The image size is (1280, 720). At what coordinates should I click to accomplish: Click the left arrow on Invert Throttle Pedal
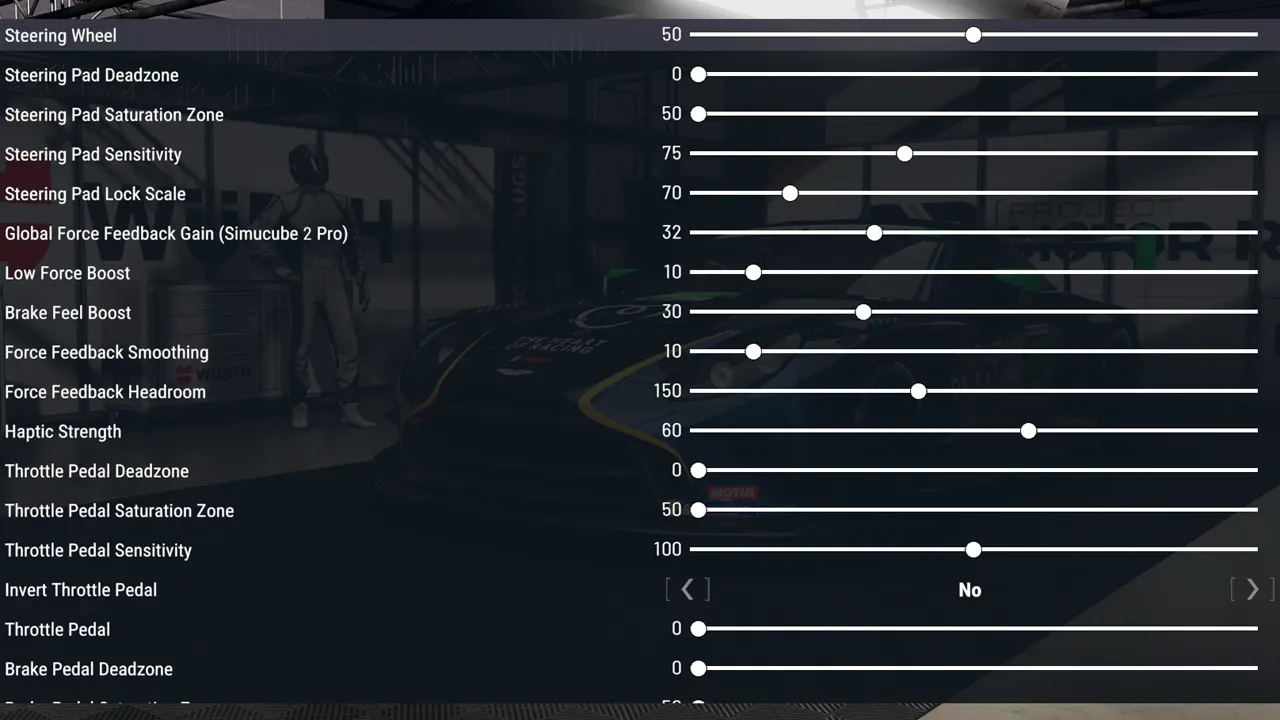tap(687, 590)
